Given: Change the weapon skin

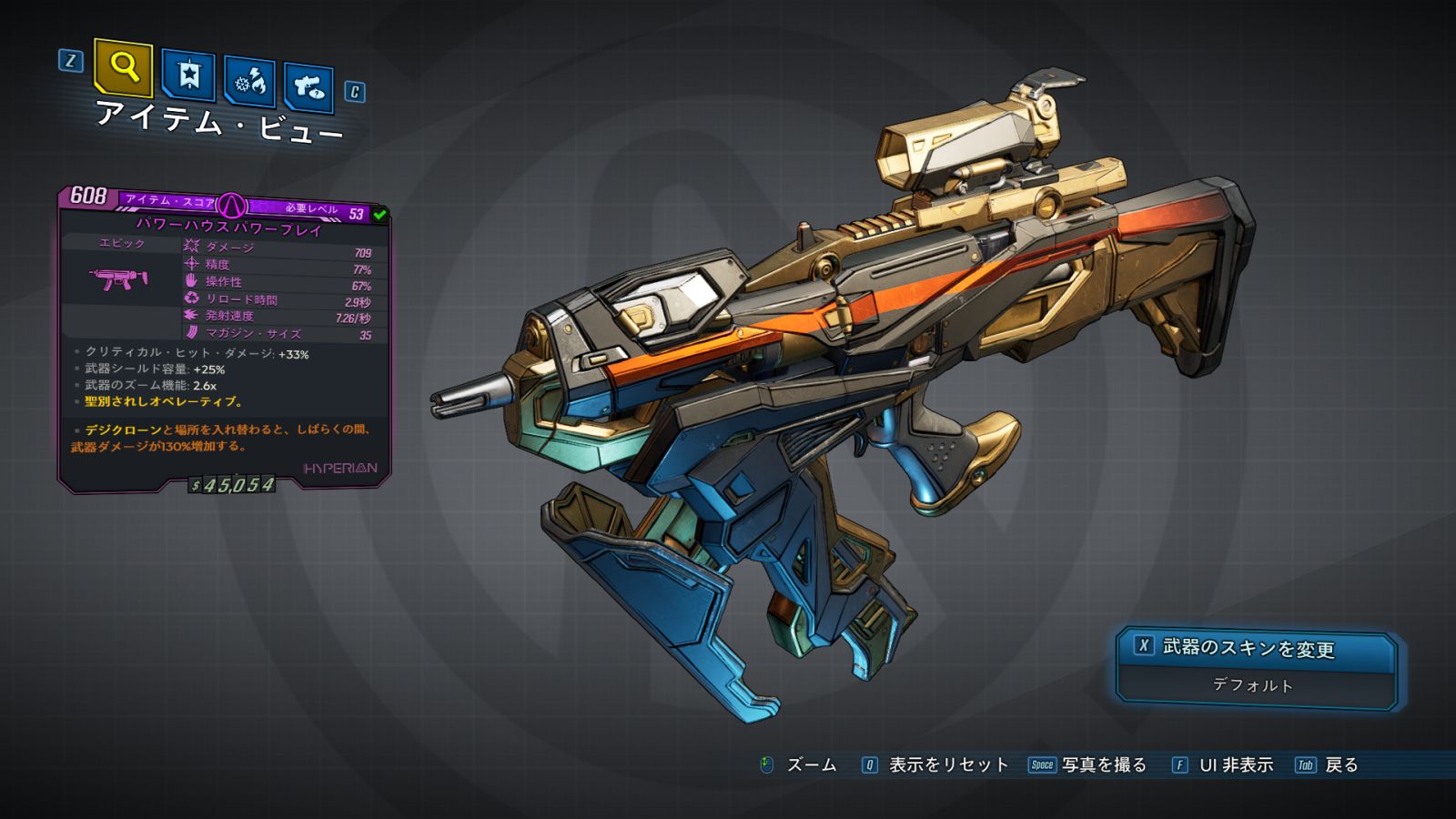Looking at the screenshot, I should (x=1256, y=648).
